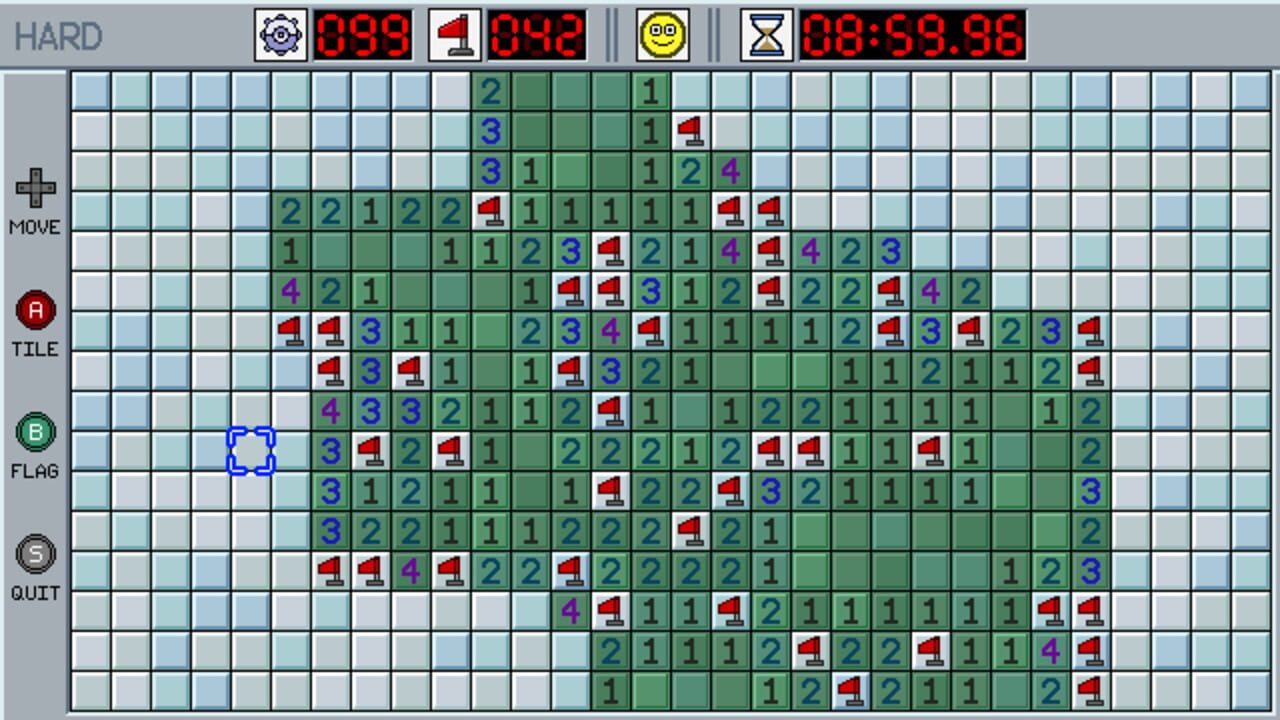Click the purple 4 tile near the bottom center
1280x720 pixels.
pos(571,611)
